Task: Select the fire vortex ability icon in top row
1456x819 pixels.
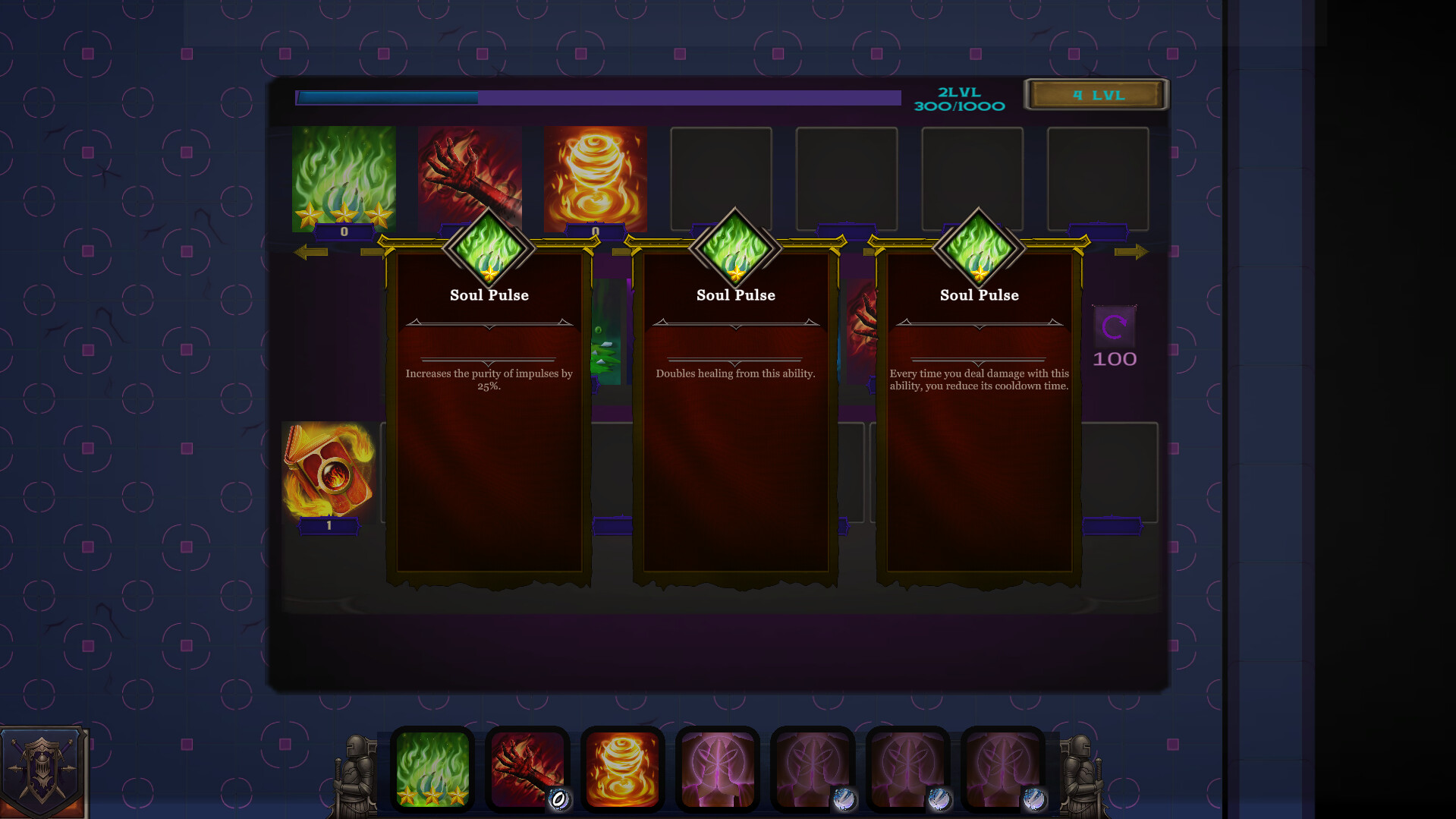Action: click(x=596, y=178)
